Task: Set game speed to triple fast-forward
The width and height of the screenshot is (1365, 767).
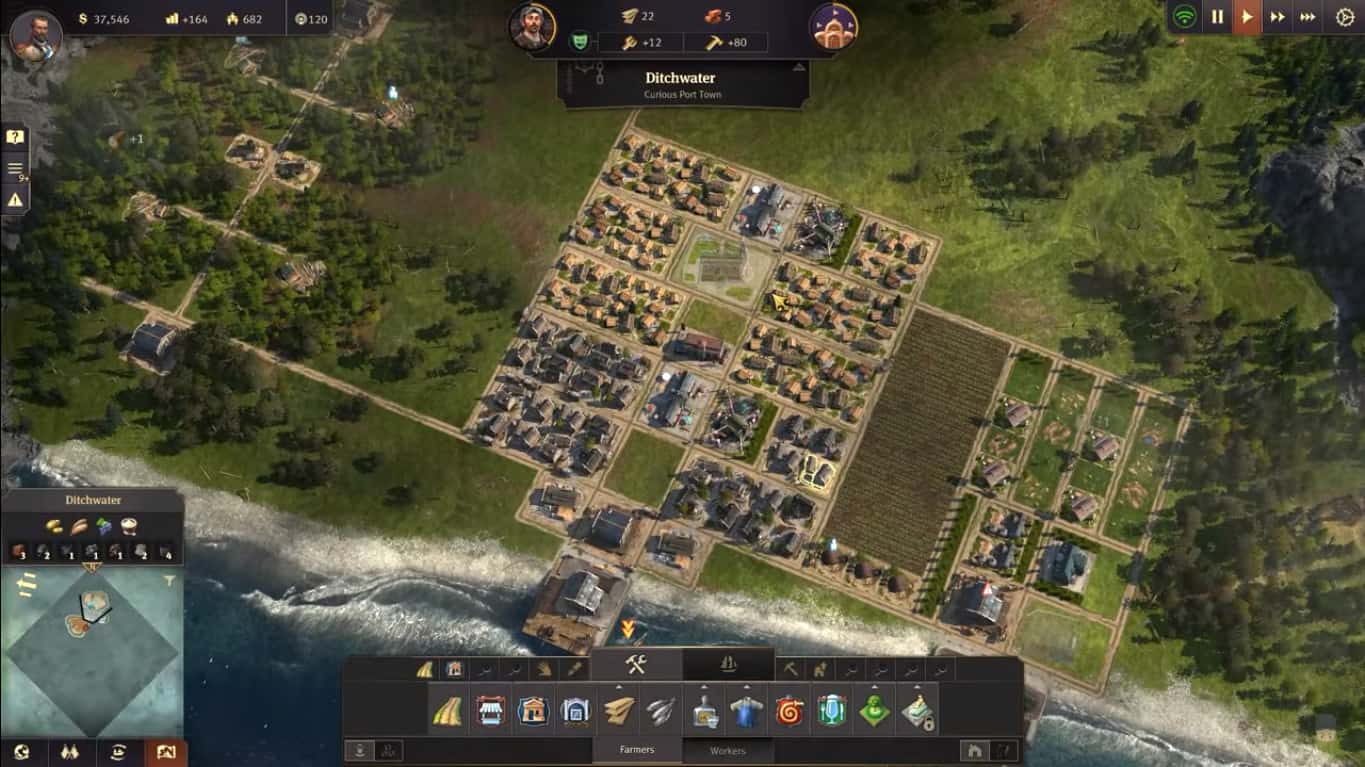Action: [1307, 17]
